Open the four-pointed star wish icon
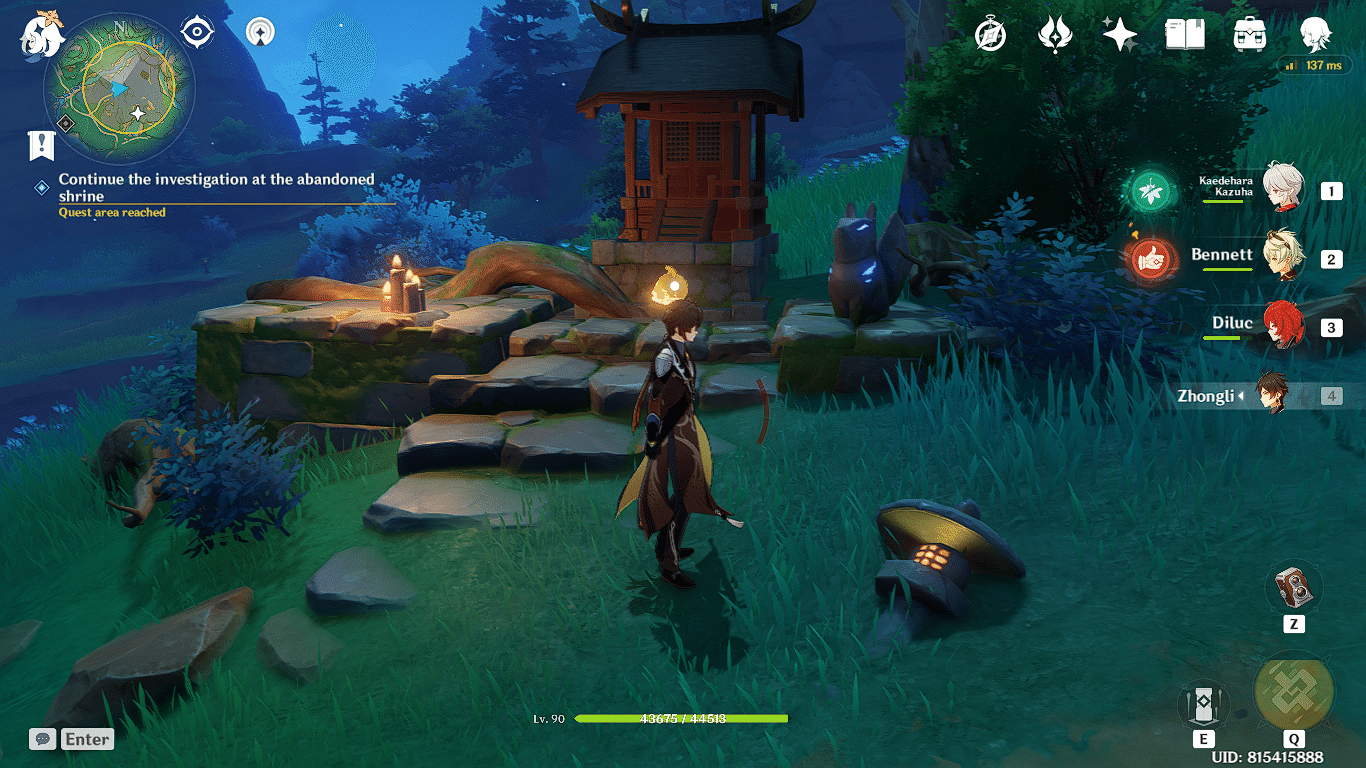Image resolution: width=1366 pixels, height=768 pixels. pyautogui.click(x=1119, y=36)
